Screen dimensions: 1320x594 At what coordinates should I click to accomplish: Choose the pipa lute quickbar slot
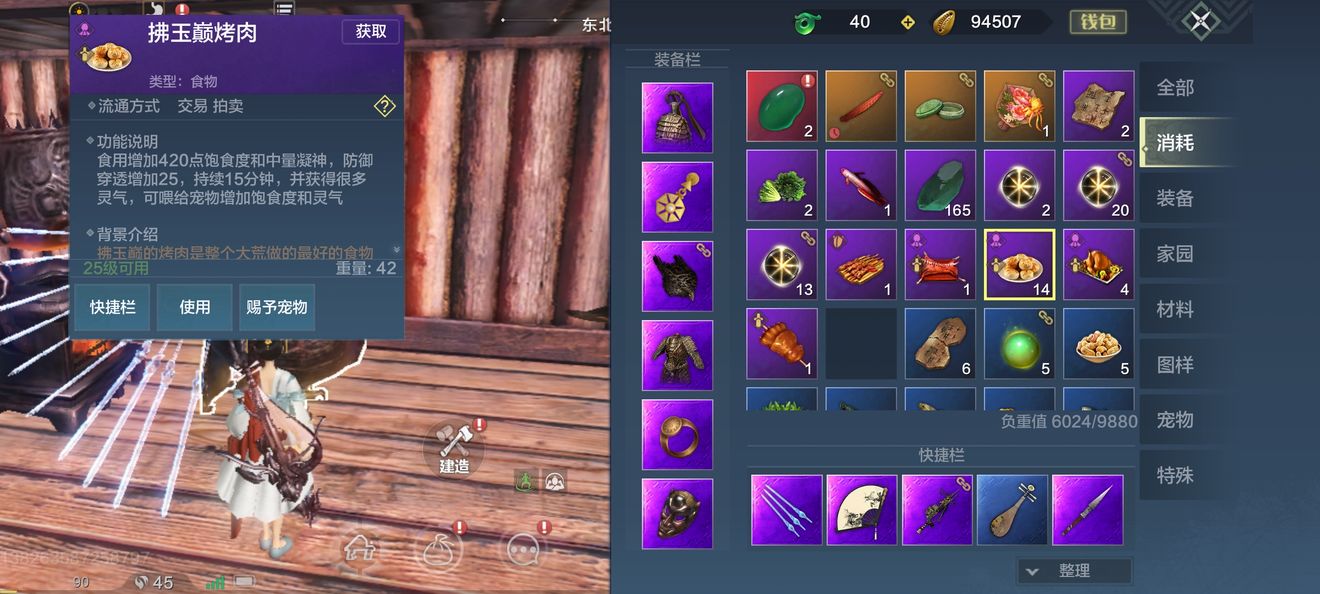tap(1012, 510)
